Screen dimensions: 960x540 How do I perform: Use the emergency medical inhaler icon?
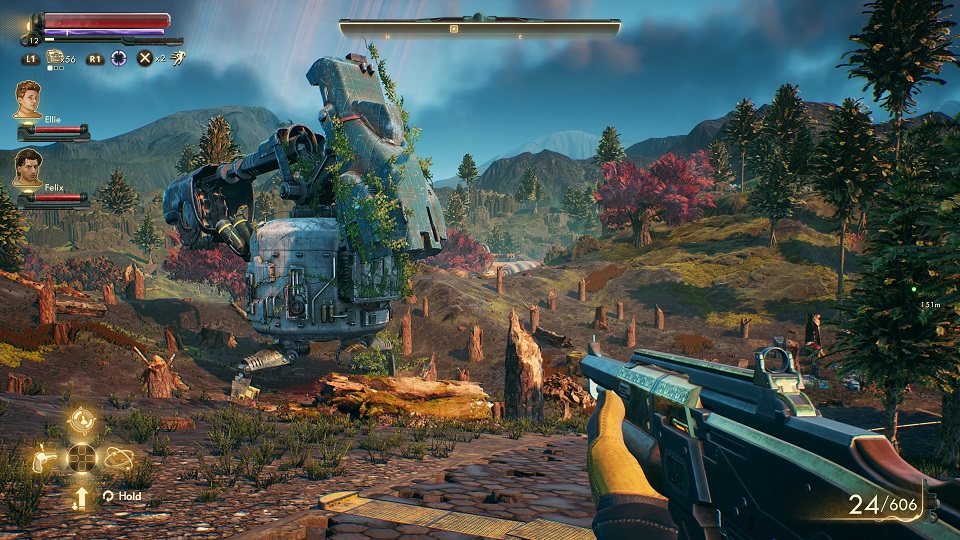point(56,58)
